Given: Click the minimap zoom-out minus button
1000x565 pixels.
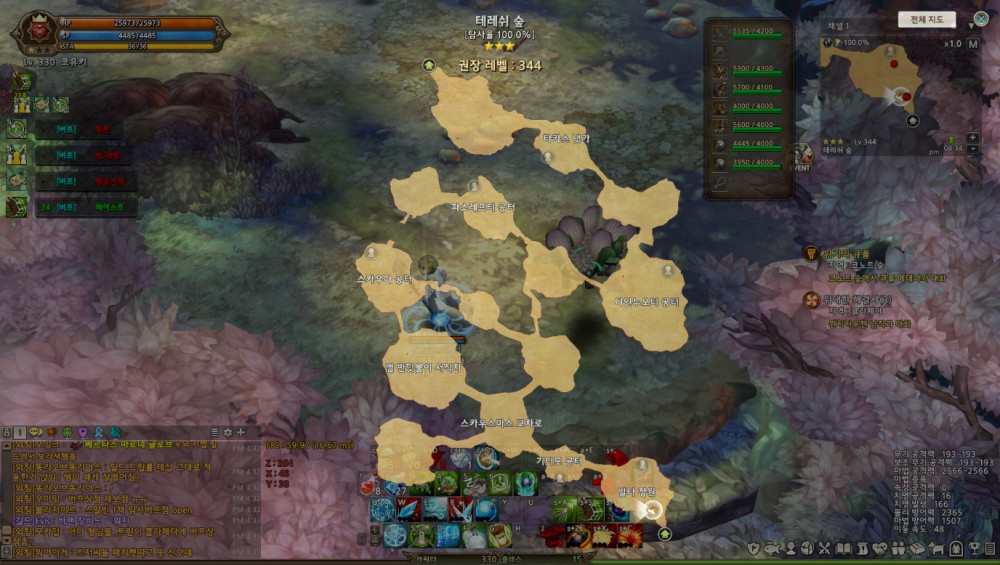Looking at the screenshot, I should (973, 150).
